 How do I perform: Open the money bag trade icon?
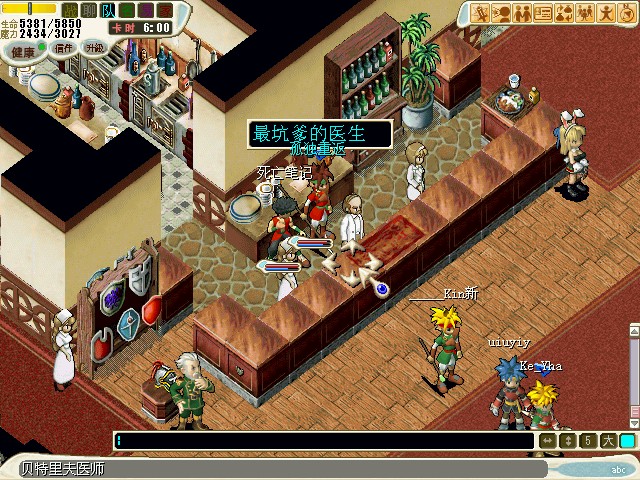565,13
